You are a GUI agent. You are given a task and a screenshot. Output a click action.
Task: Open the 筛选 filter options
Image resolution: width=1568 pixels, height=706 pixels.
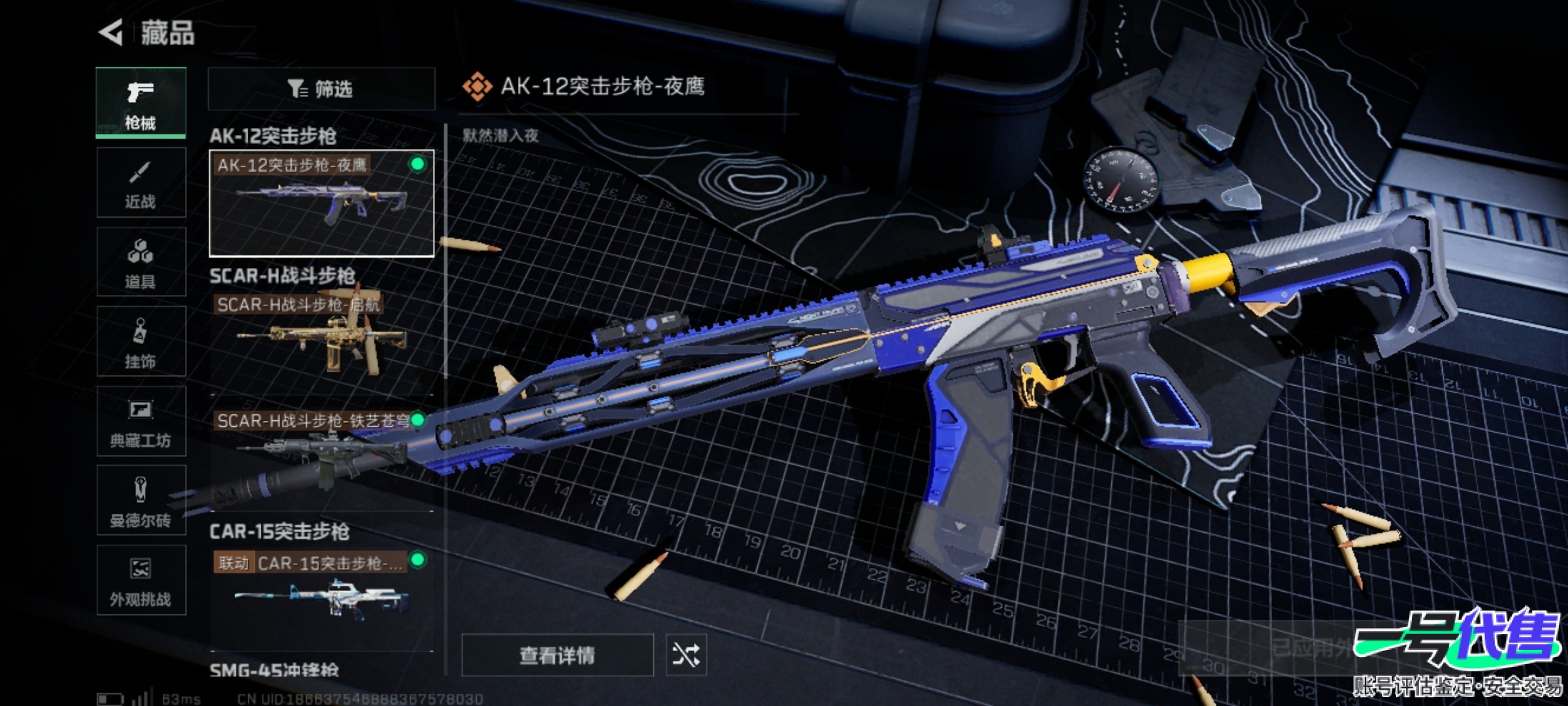321,89
